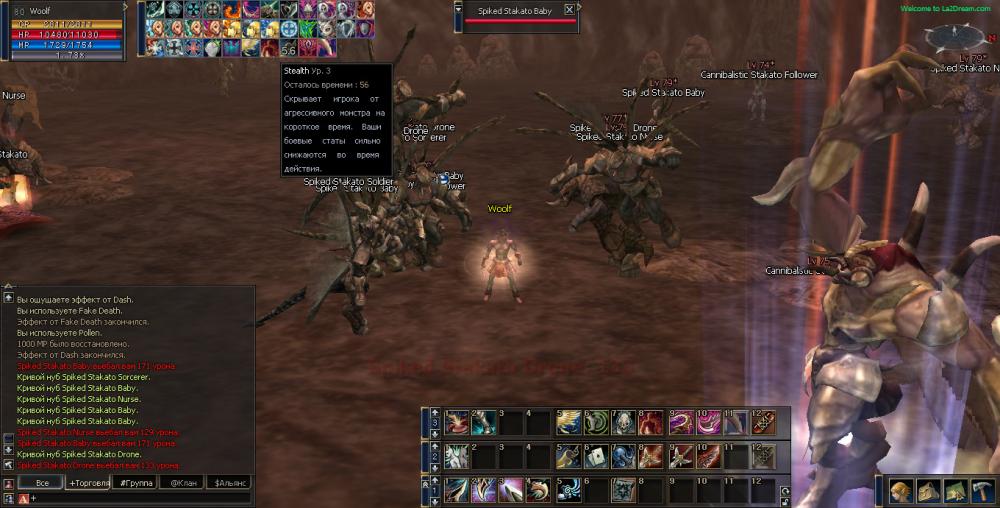Use the golden wing skill in top hotbar
Screen dimensions: 1000x508
click(x=567, y=422)
